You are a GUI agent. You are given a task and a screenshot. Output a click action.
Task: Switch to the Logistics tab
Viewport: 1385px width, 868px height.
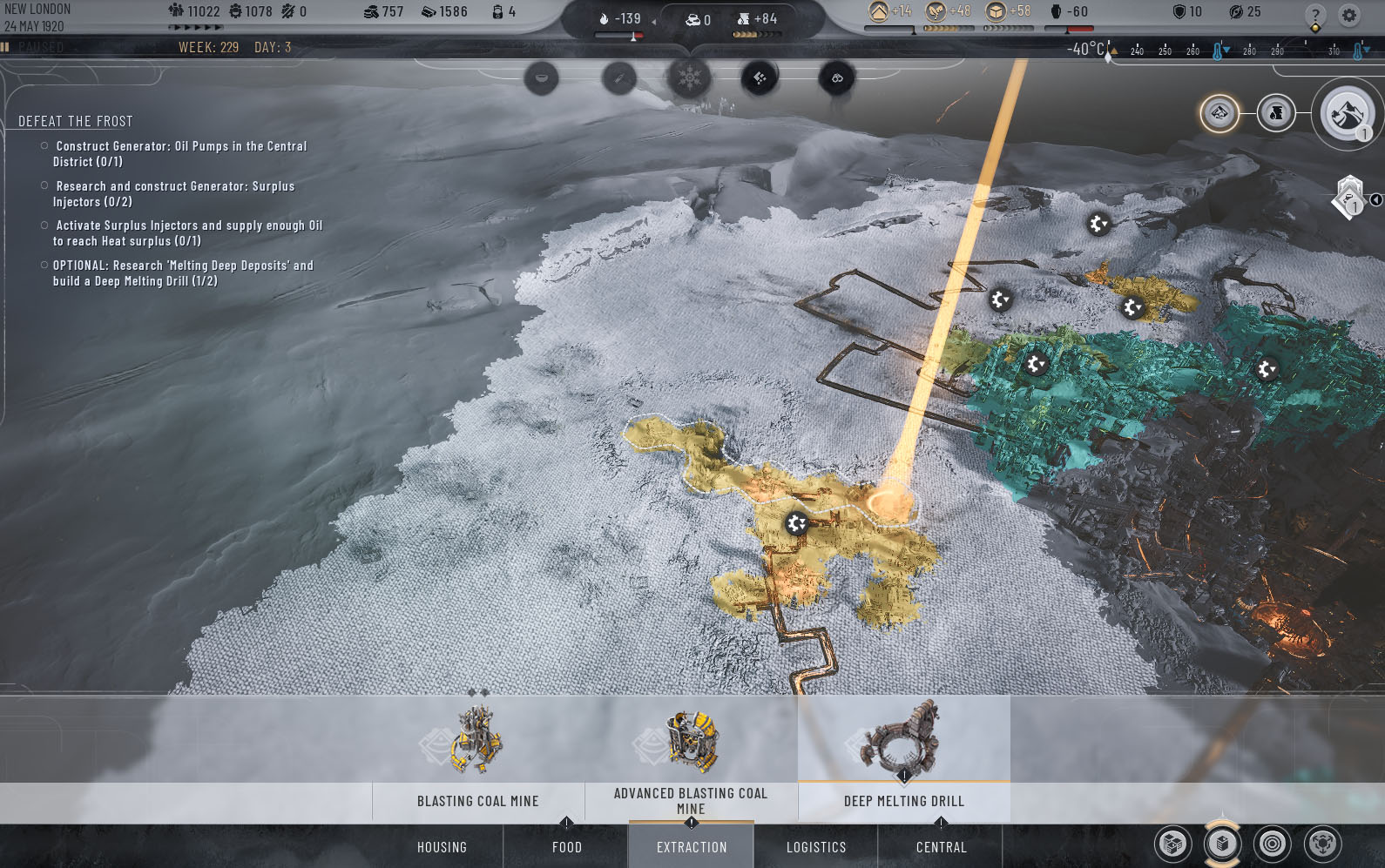(816, 847)
